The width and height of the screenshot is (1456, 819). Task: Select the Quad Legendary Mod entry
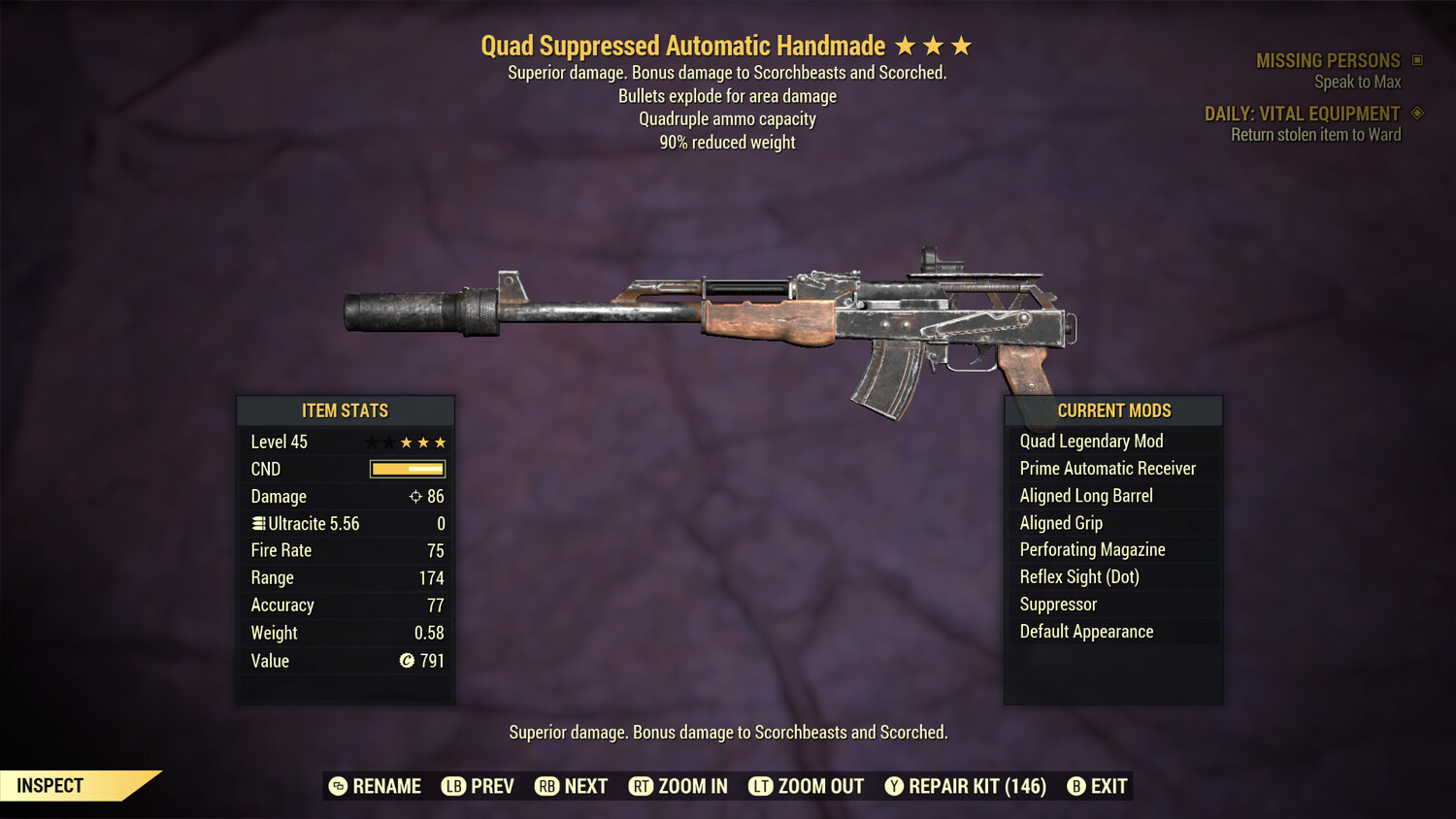1090,441
